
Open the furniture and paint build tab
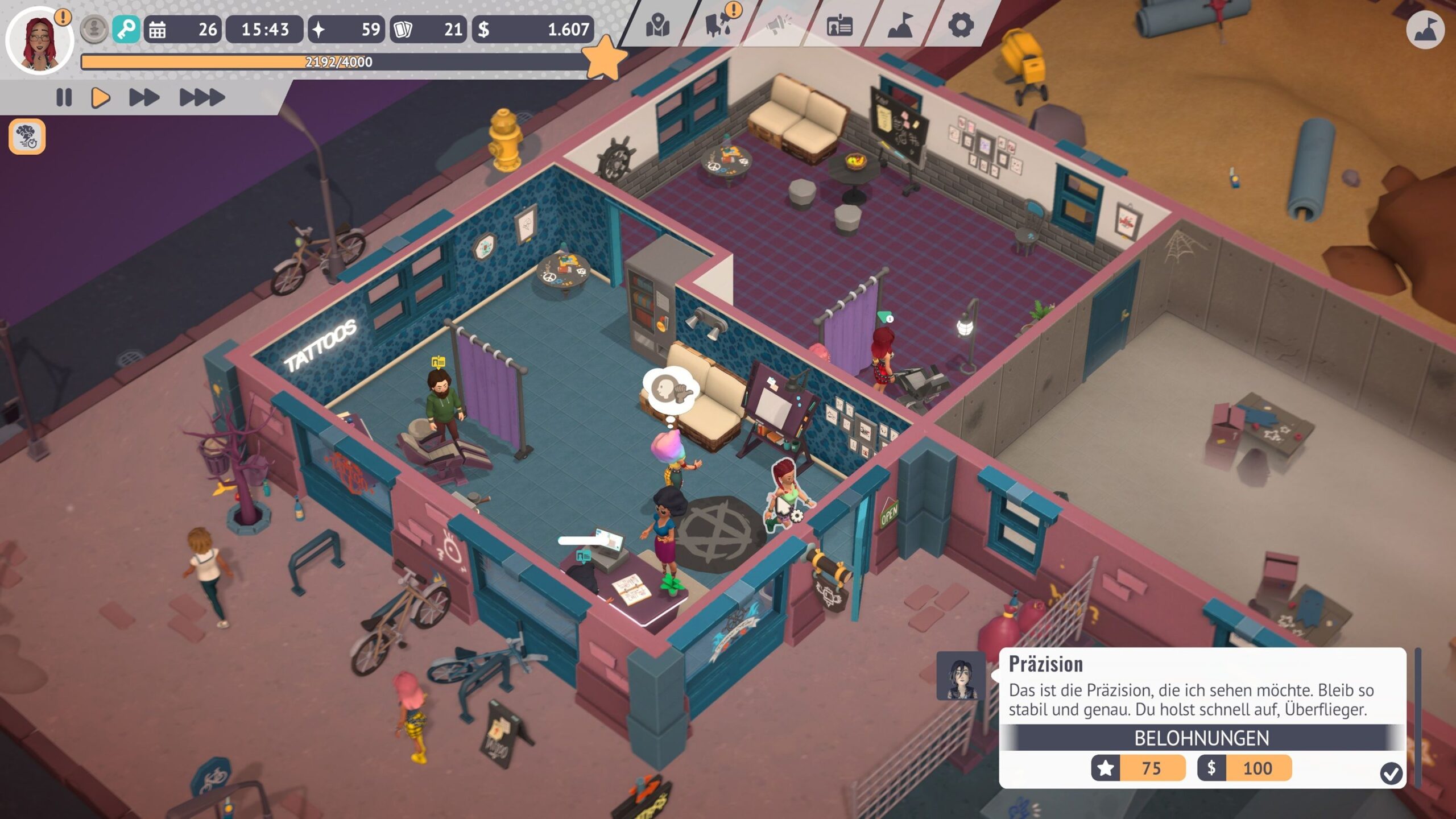click(719, 26)
